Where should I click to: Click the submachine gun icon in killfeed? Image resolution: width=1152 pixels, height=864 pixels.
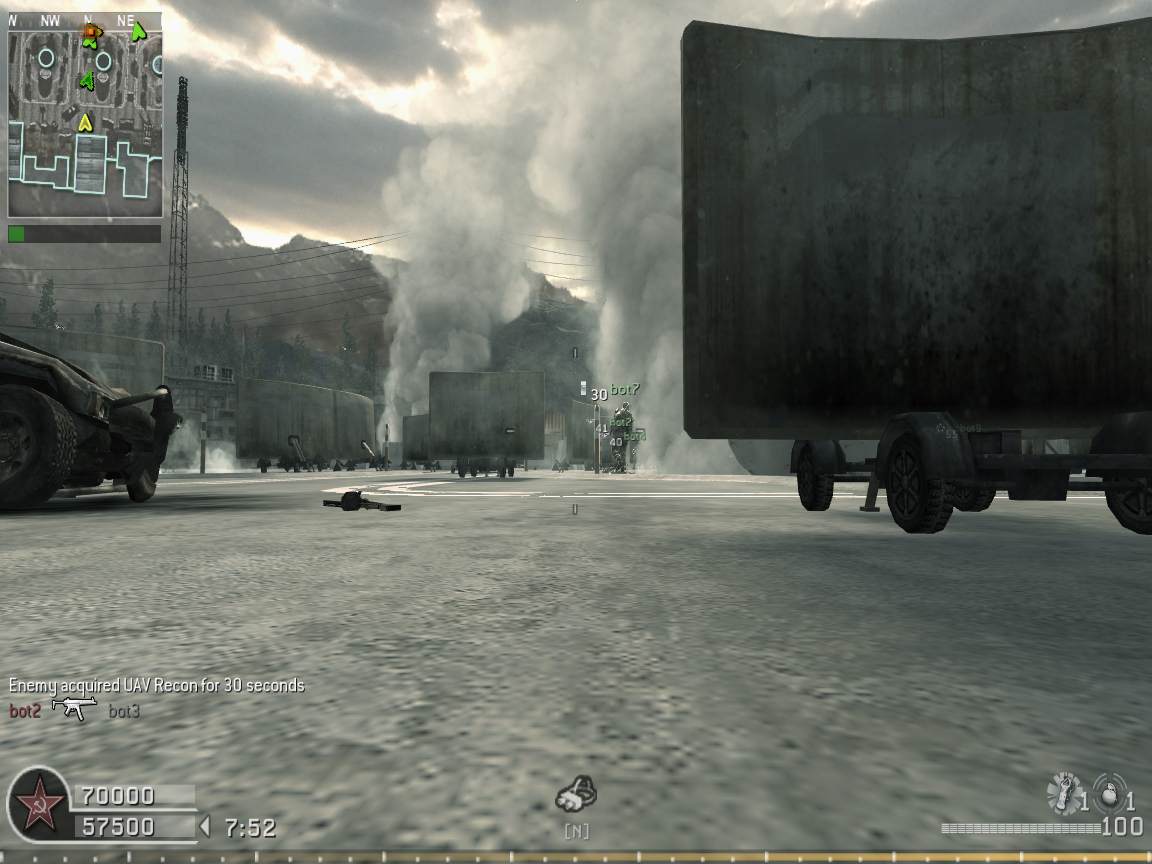pos(74,709)
